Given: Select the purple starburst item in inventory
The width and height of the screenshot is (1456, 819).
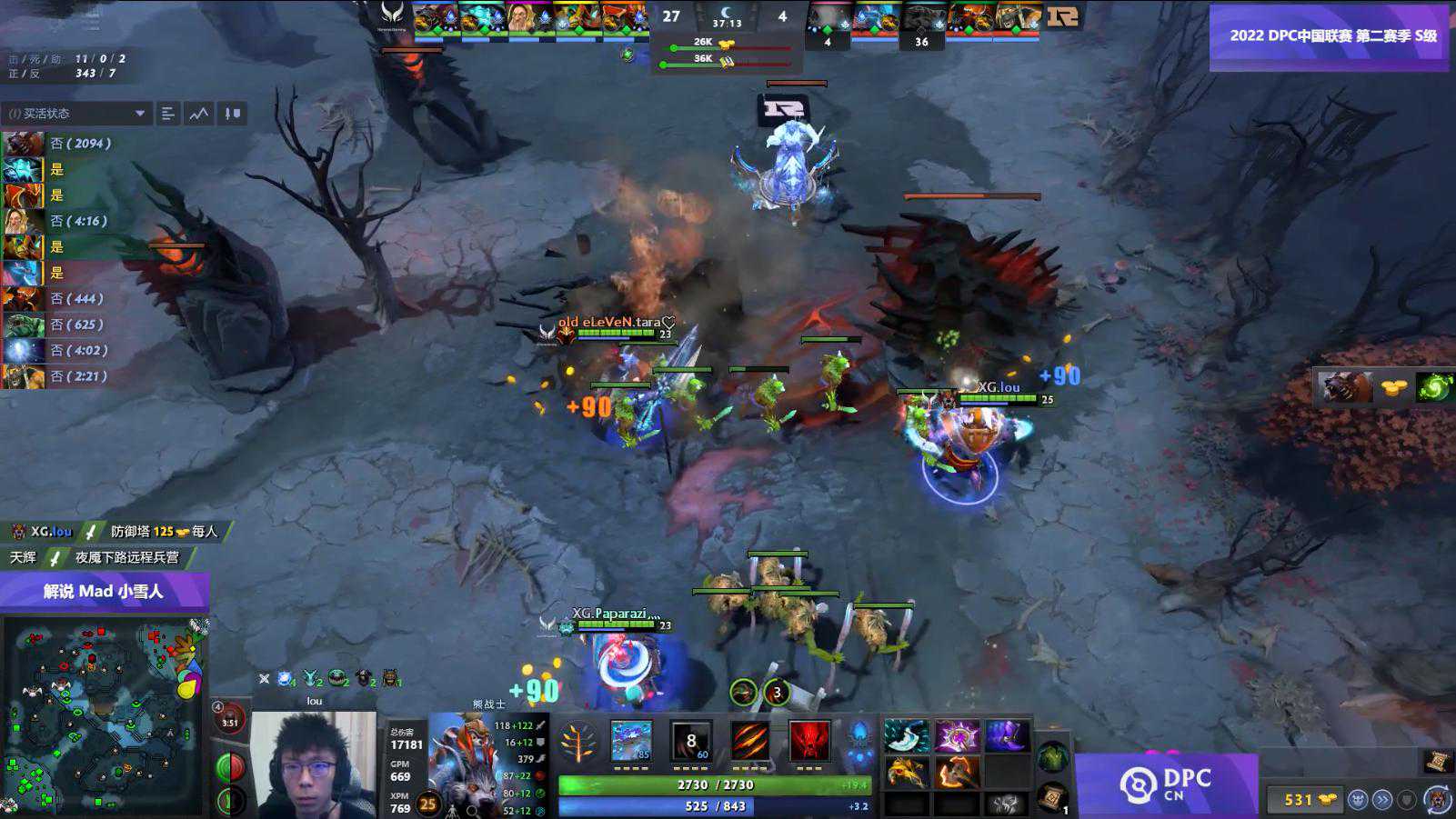Looking at the screenshot, I should (957, 736).
